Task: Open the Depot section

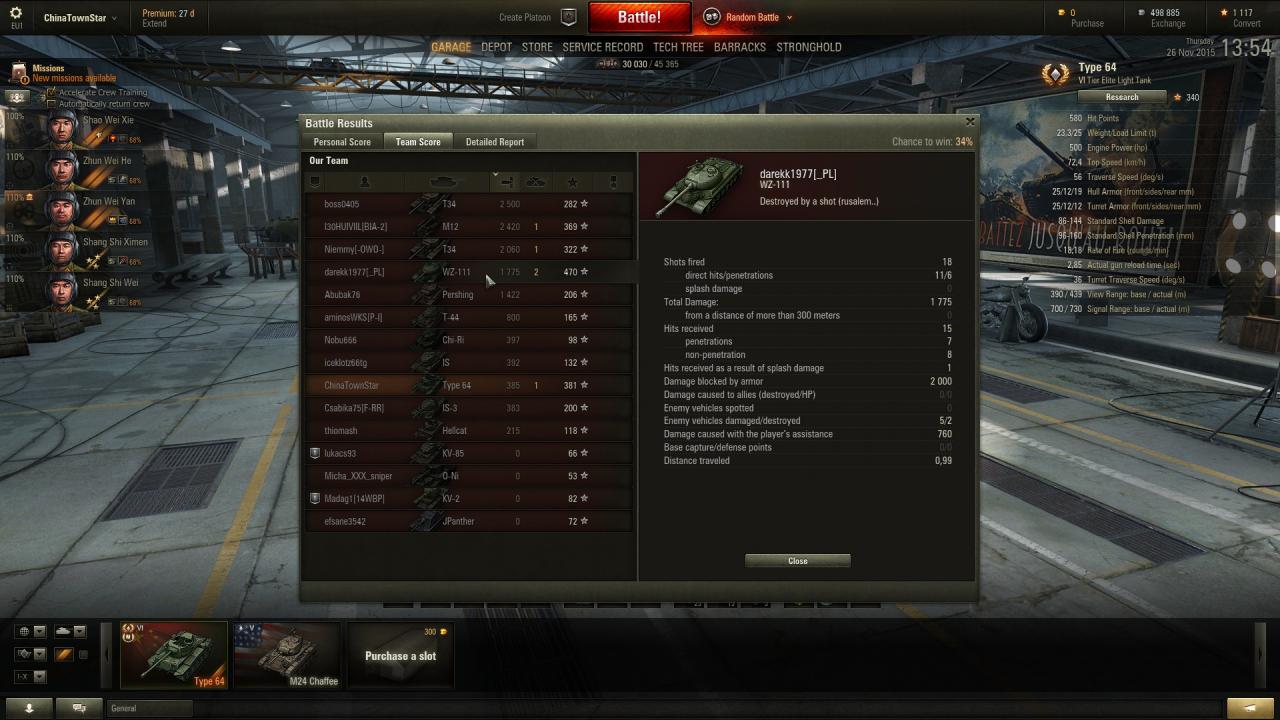Action: [496, 47]
